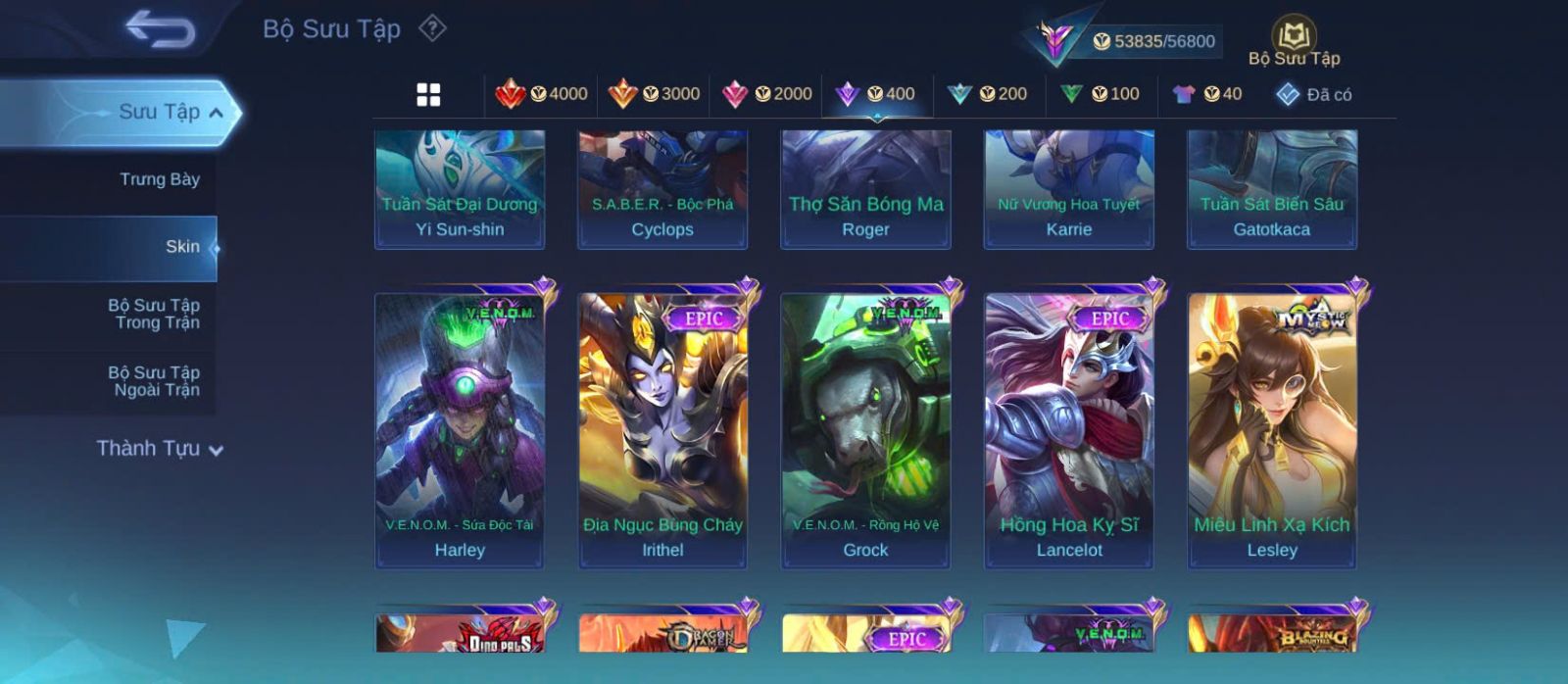Toggle the Đã có owned filter
Viewport: 1568px width, 684px height.
(1313, 94)
